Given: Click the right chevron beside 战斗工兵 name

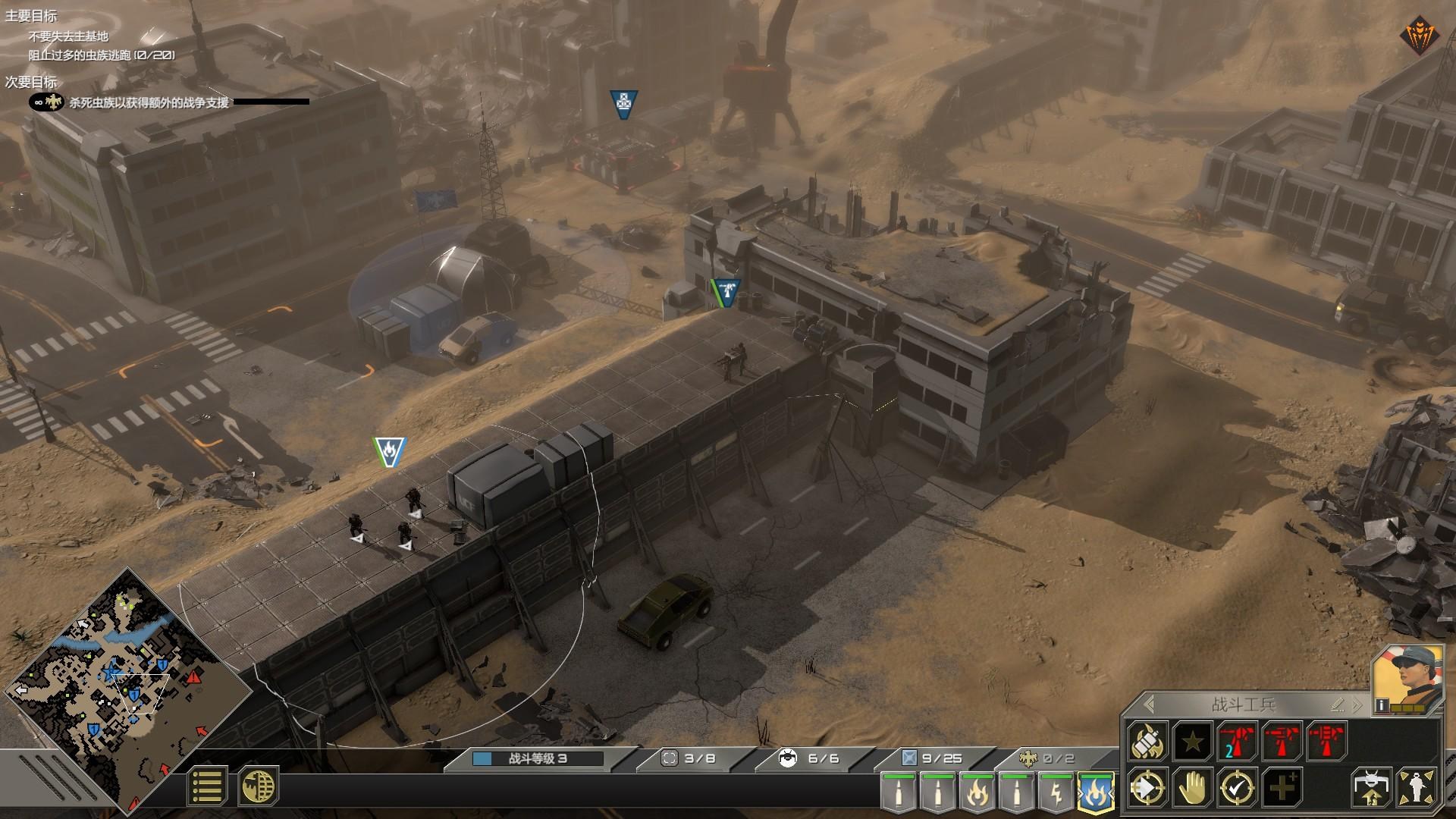Looking at the screenshot, I should 1357,704.
